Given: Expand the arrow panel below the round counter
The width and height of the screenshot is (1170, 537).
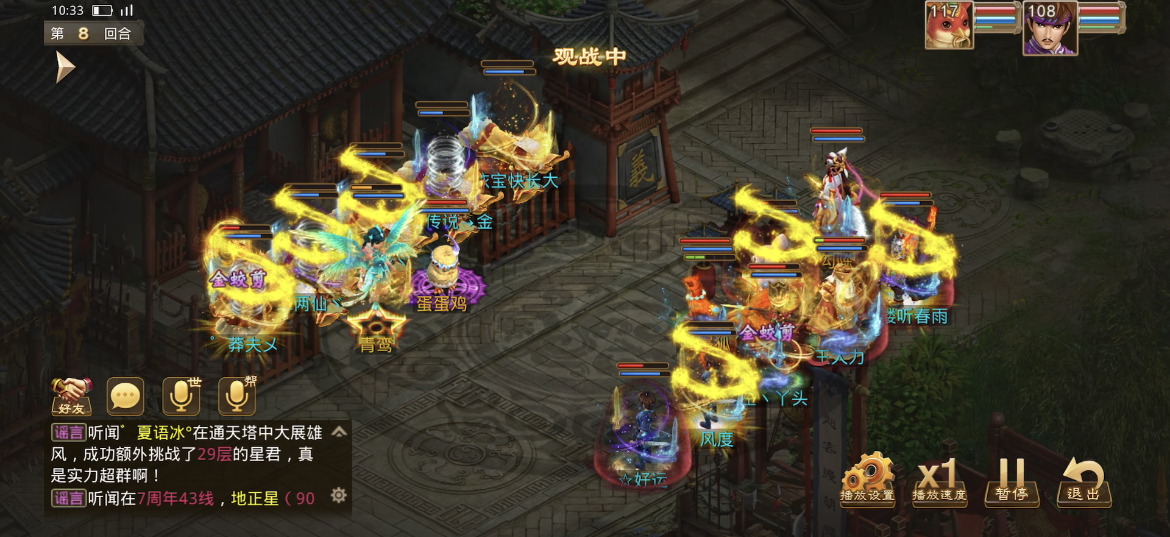Looking at the screenshot, I should [x=65, y=67].
